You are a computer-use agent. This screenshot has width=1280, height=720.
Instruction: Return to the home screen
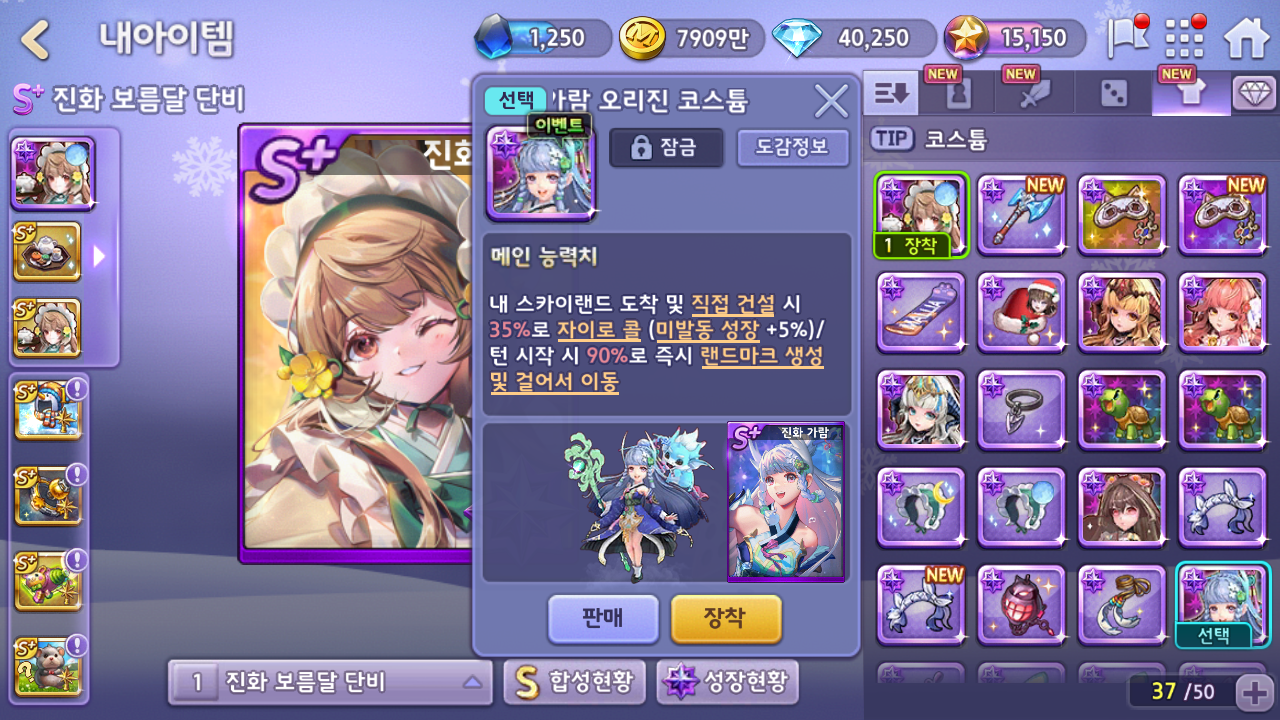(x=1246, y=40)
